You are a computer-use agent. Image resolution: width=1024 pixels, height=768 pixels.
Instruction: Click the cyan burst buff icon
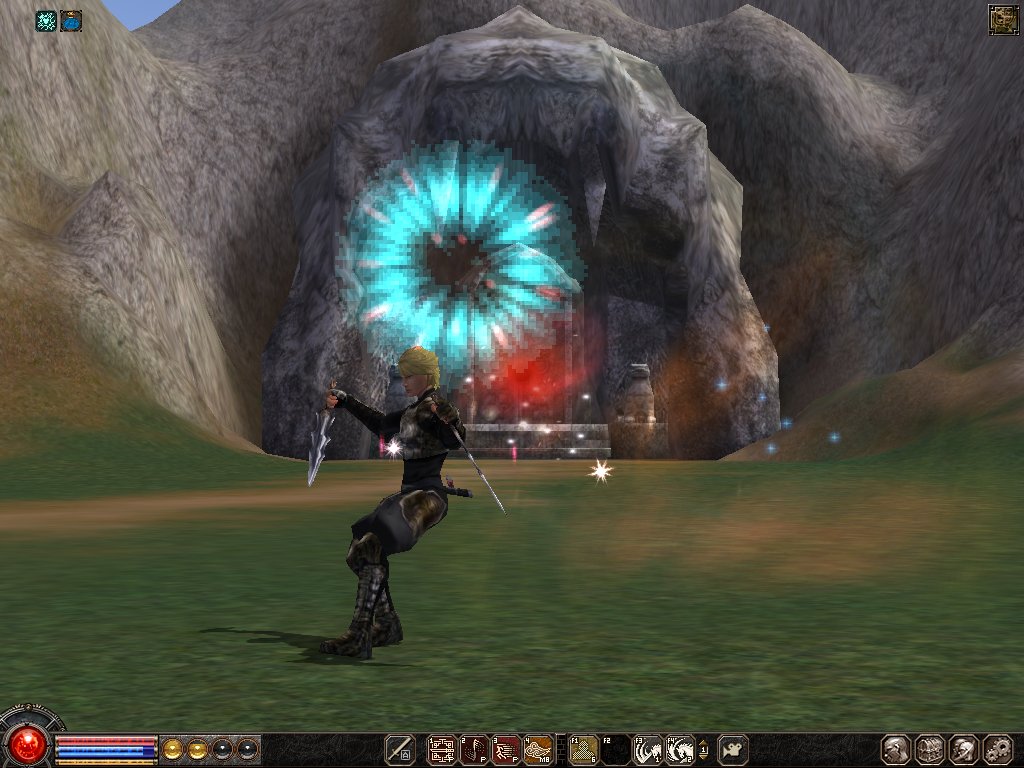click(46, 20)
